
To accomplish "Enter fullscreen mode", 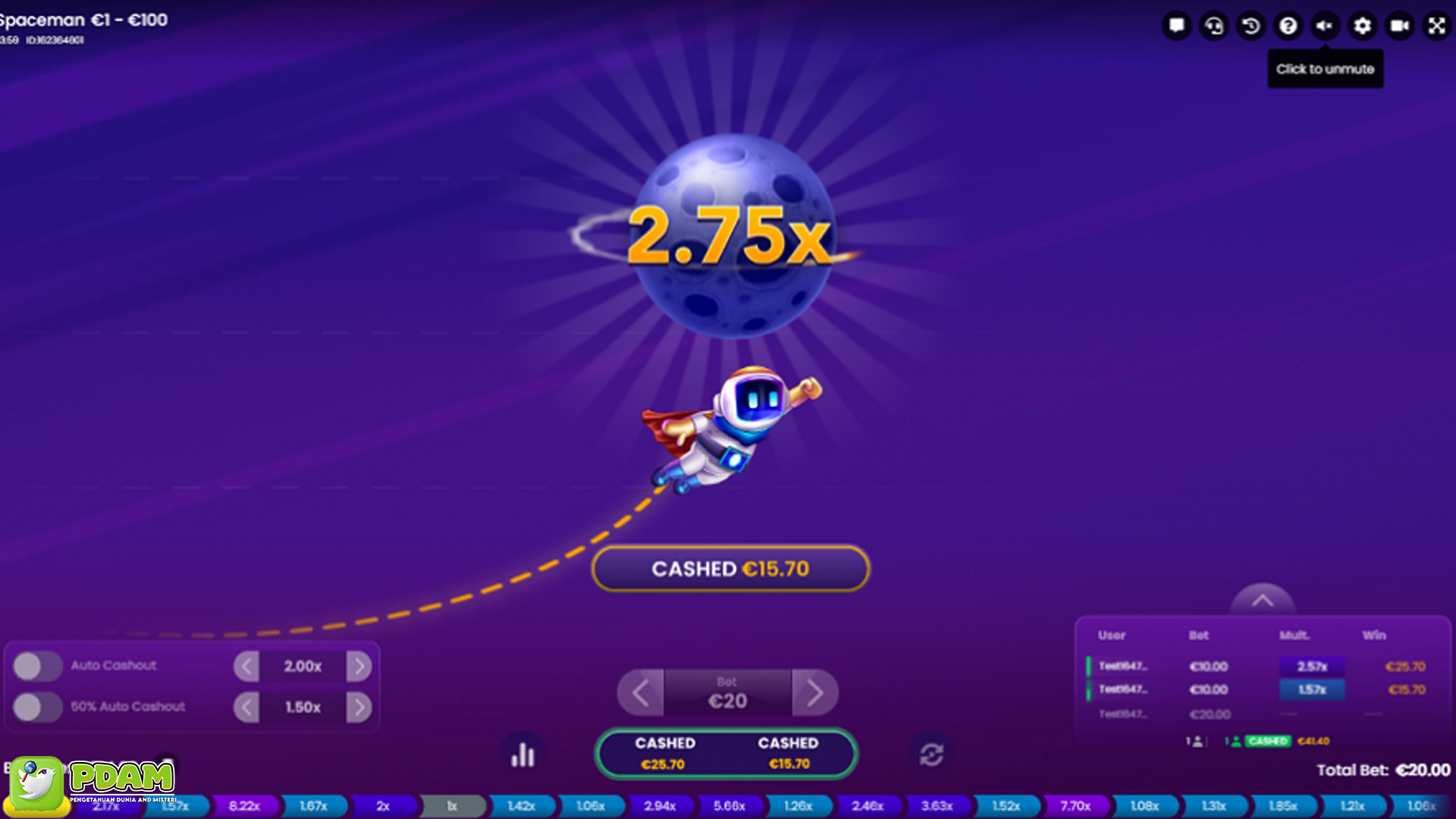I will click(1436, 26).
